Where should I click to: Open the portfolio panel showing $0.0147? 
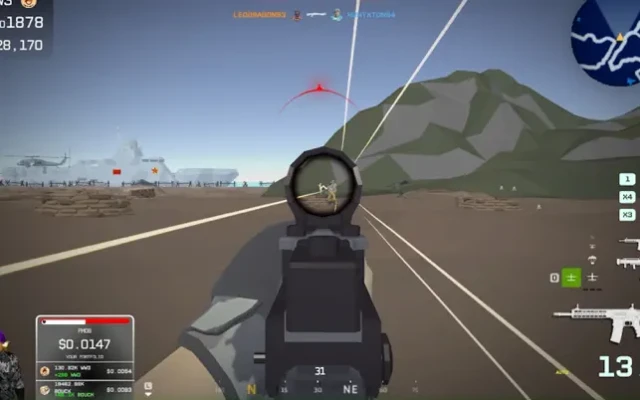(x=84, y=343)
